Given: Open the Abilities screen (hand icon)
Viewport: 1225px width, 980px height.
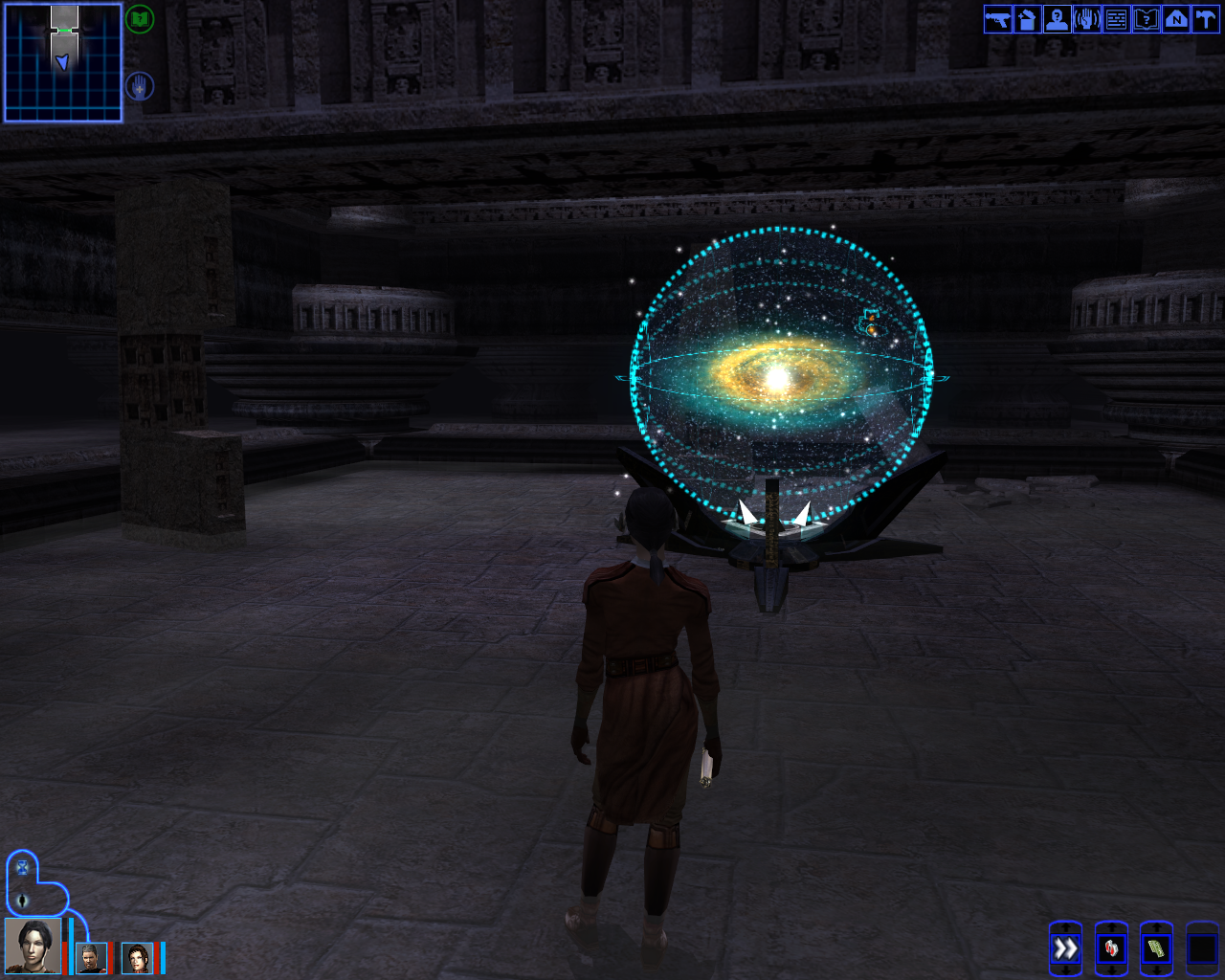Looking at the screenshot, I should point(1085,19).
